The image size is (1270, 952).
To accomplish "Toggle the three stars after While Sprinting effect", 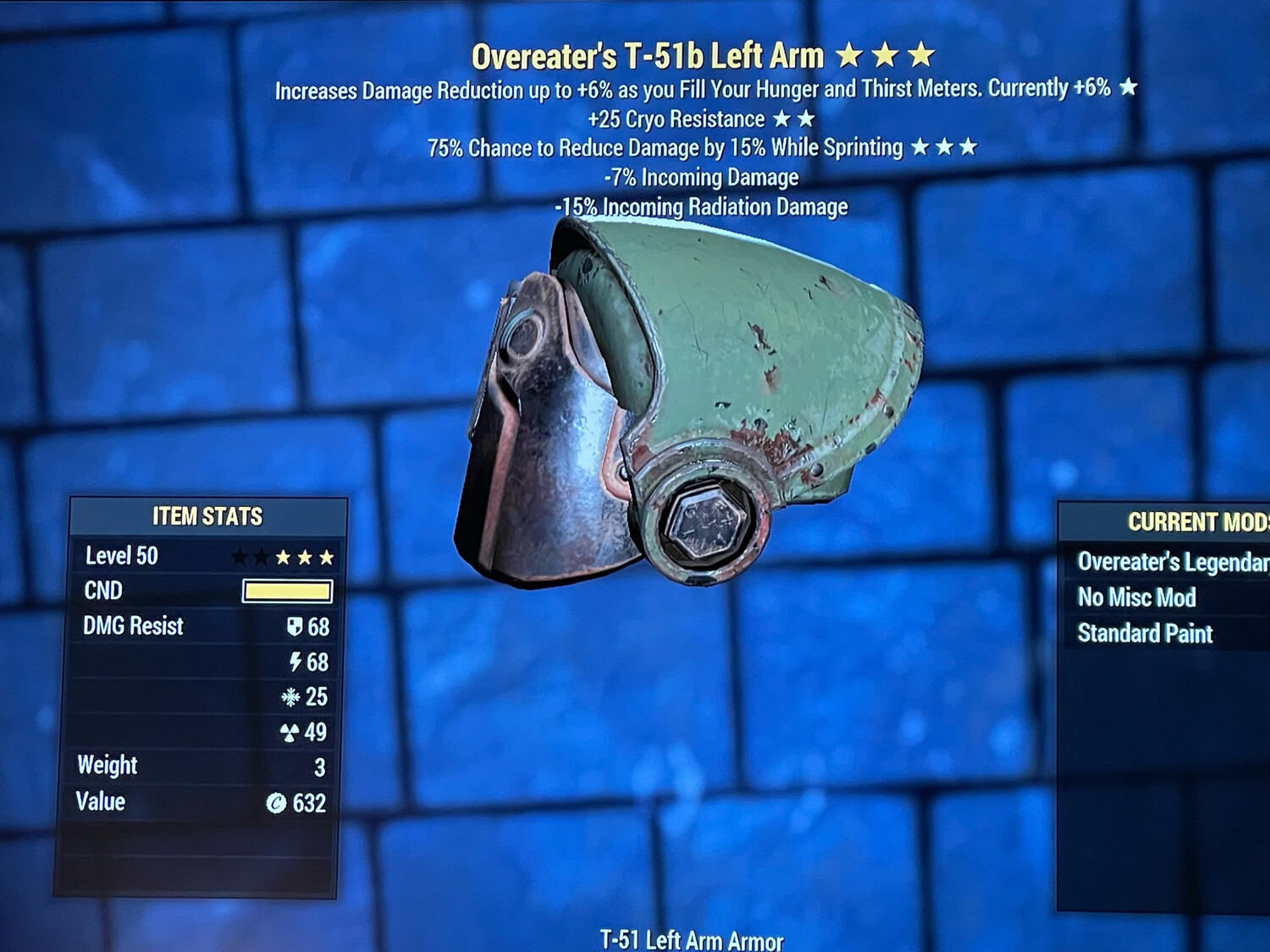I will [x=942, y=146].
